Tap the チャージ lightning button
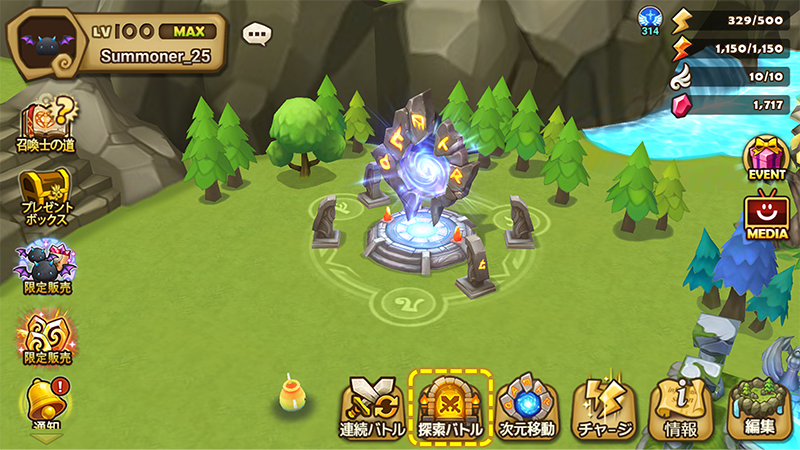Screen dimensions: 800x450 click(x=603, y=406)
